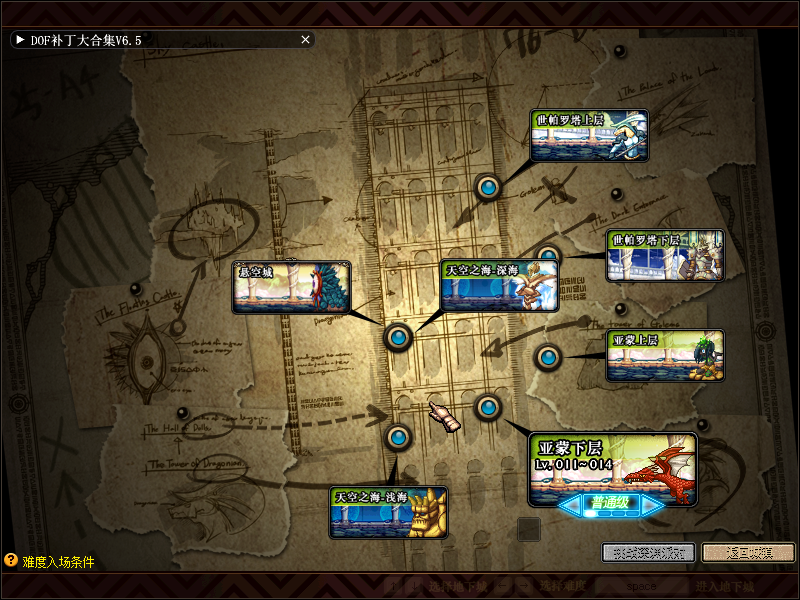The height and width of the screenshot is (600, 800).
Task: Select the 世帕罗塔下层 dungeon tile
Action: point(665,256)
